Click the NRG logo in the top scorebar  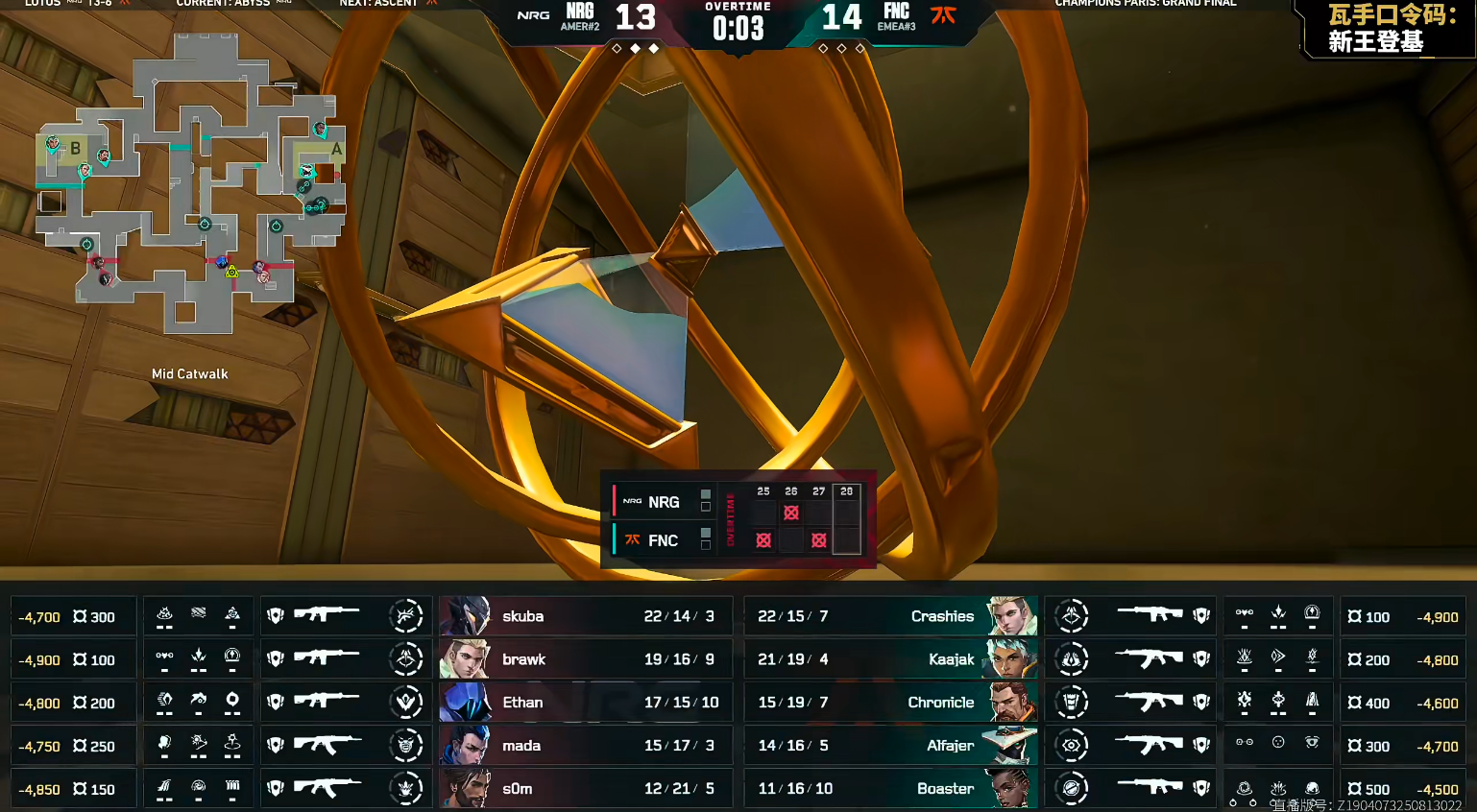533,15
